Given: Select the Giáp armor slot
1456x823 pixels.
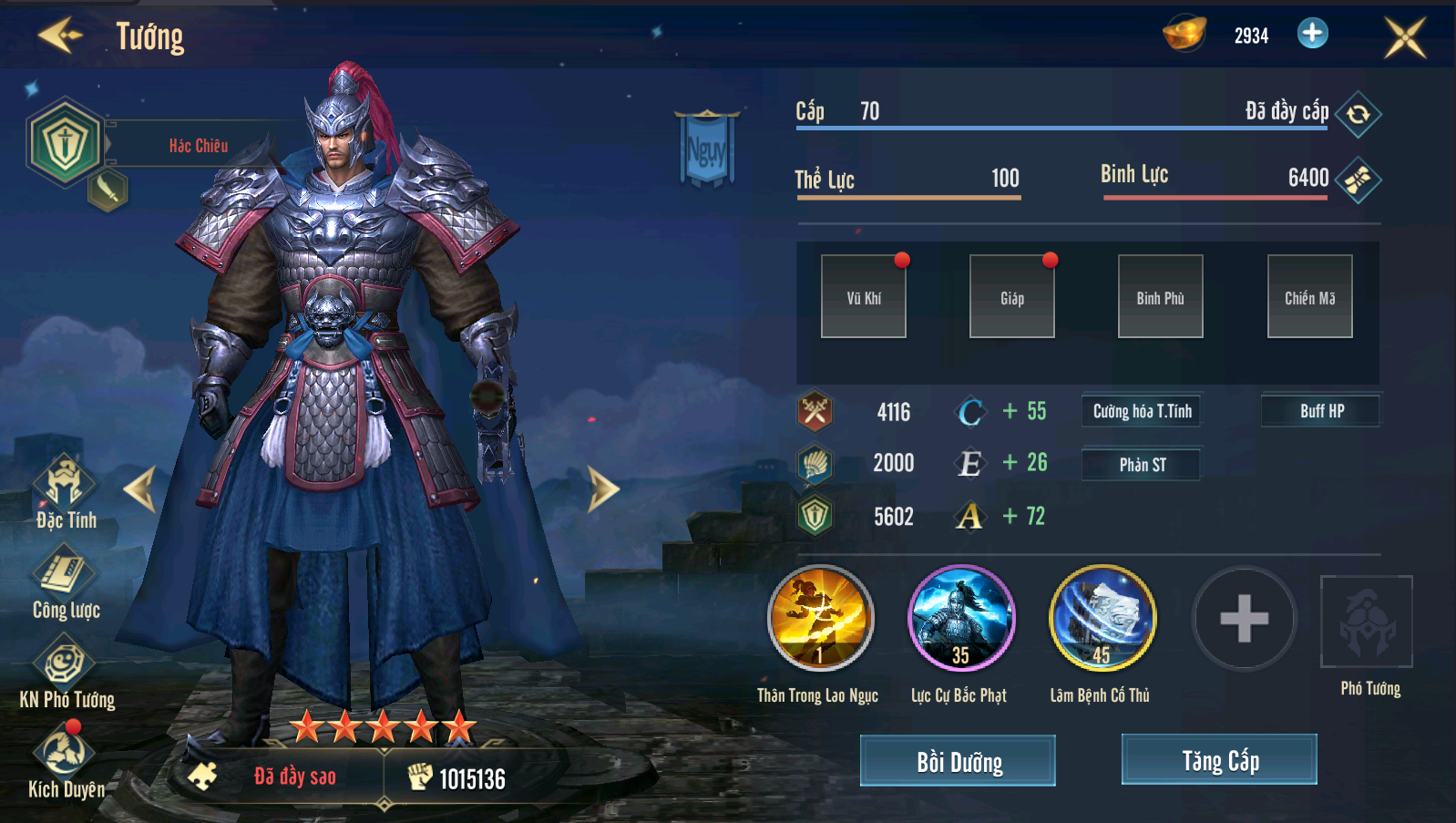Looking at the screenshot, I should (x=1012, y=296).
